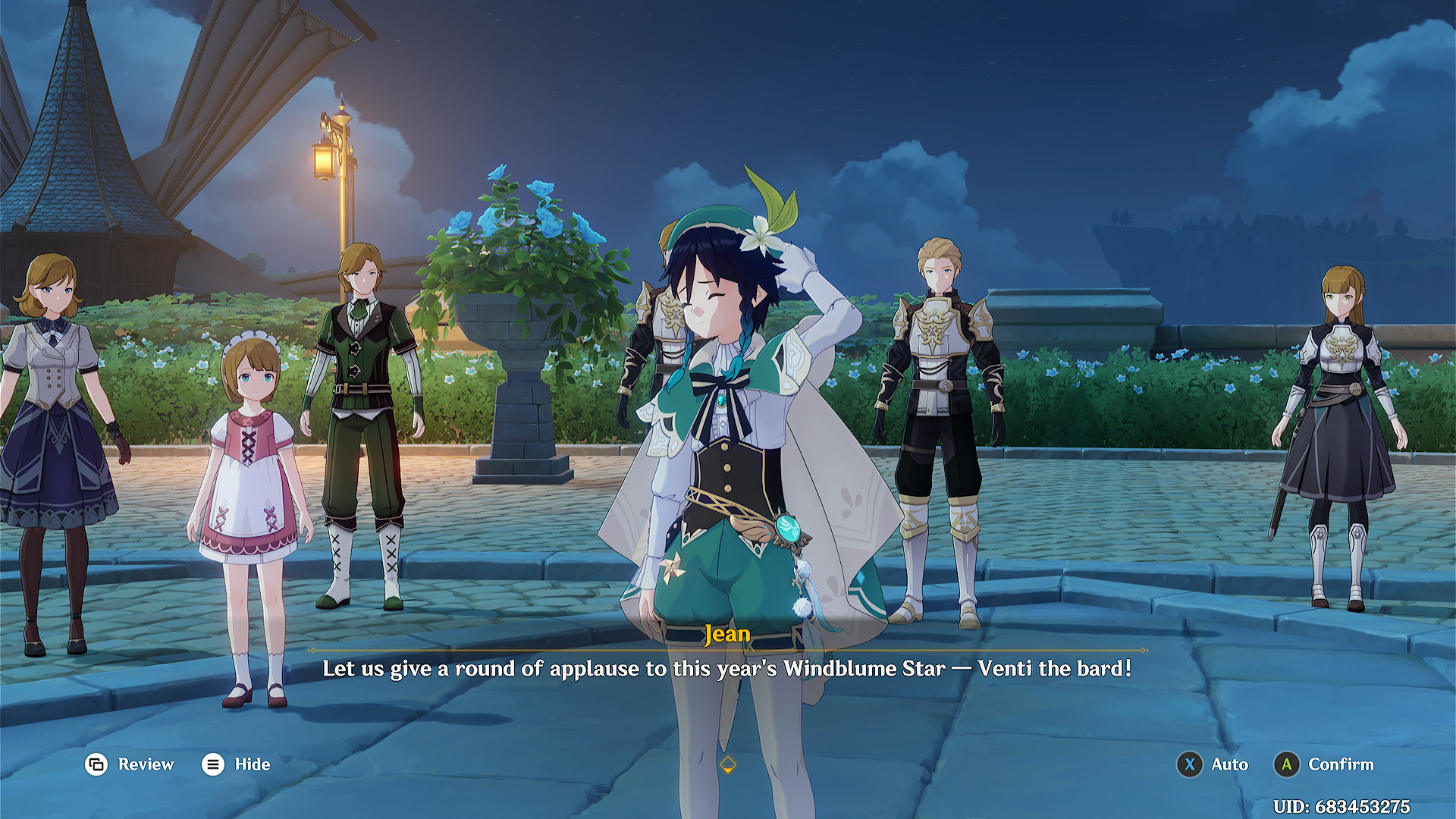Screen dimensions: 1456x819
Task: Click the yellow diamond continue indicator
Action: click(727, 764)
